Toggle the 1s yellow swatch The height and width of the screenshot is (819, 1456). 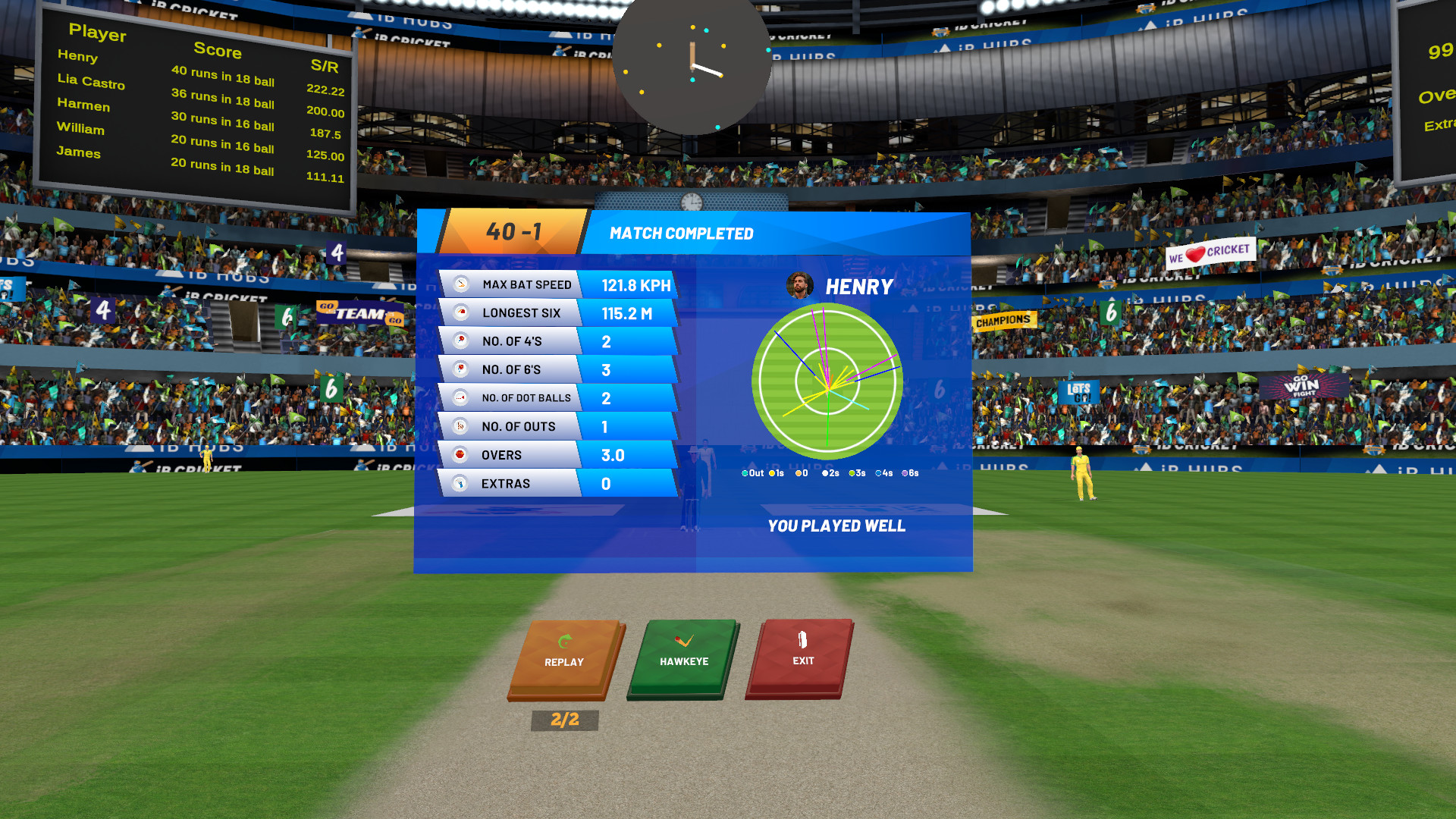772,472
